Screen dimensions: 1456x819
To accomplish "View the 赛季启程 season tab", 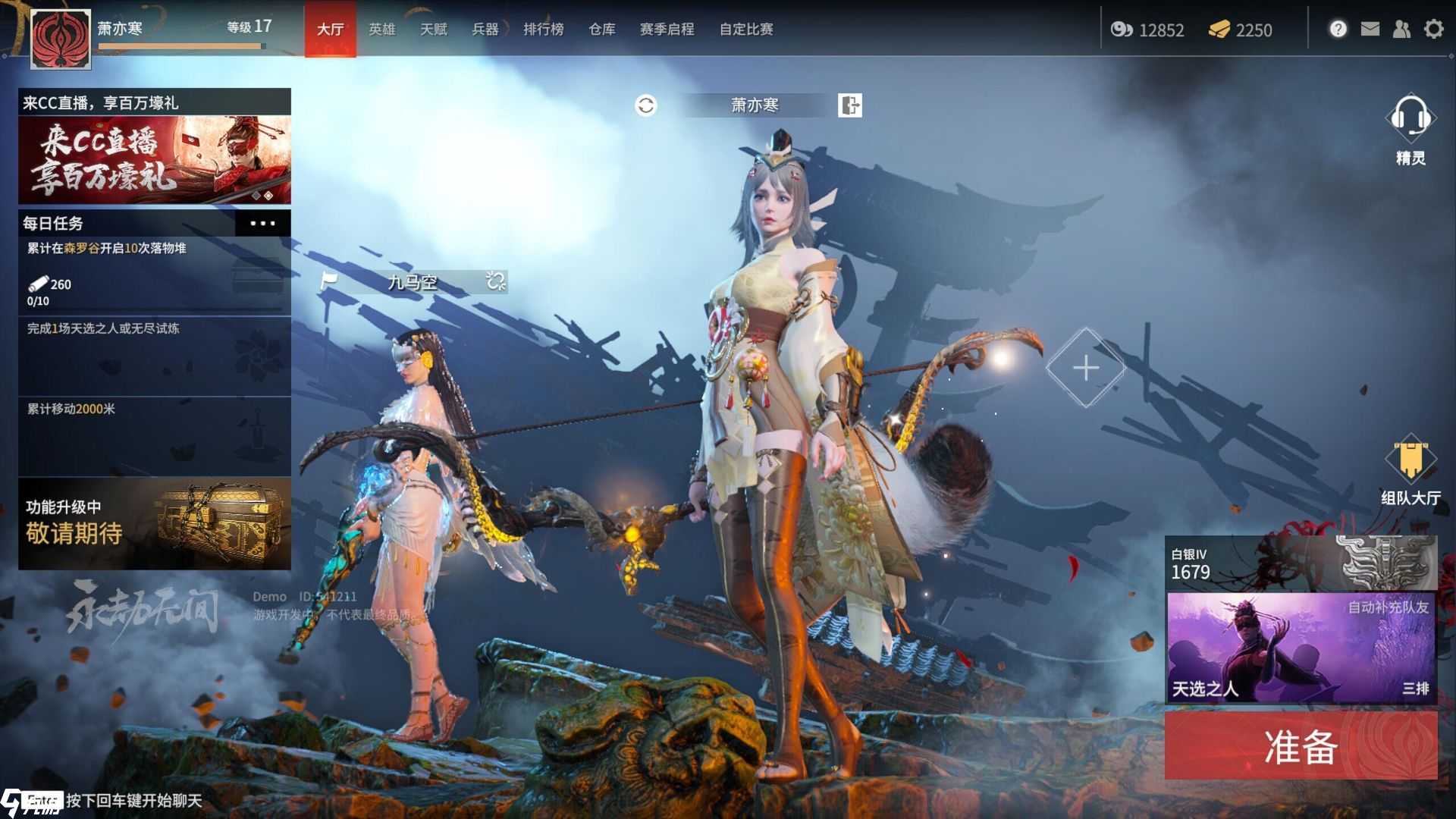I will (667, 30).
